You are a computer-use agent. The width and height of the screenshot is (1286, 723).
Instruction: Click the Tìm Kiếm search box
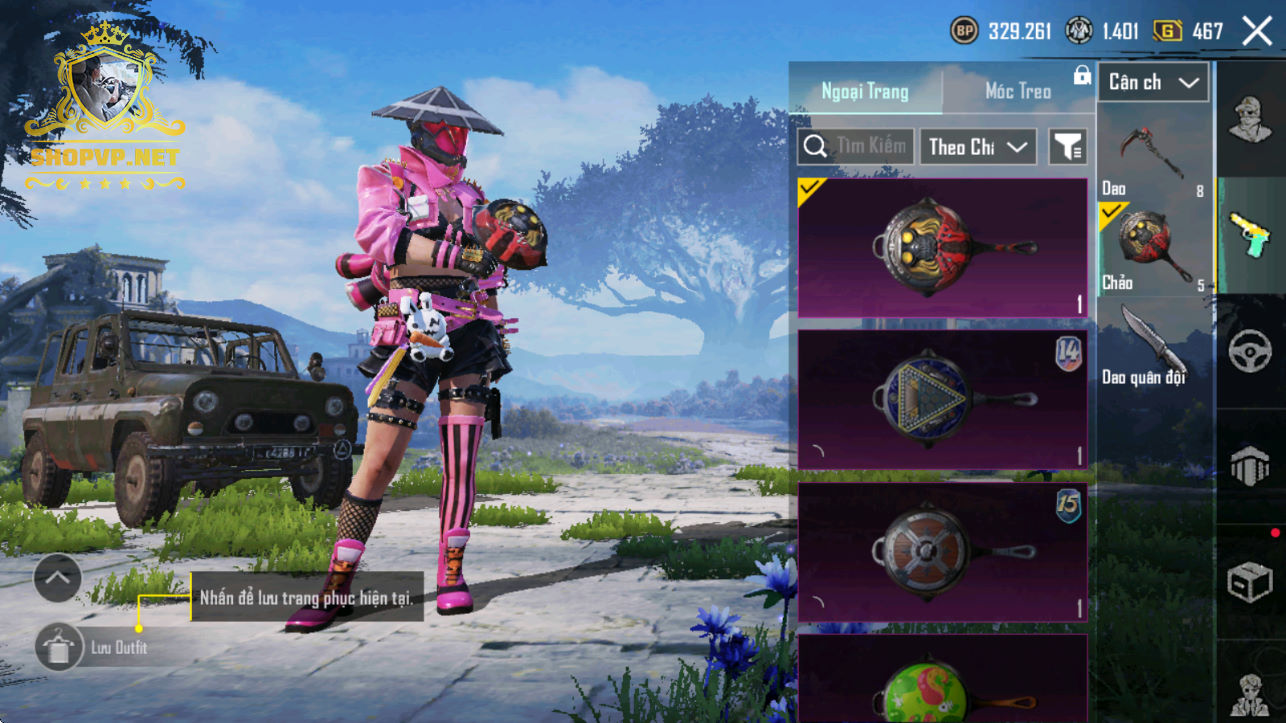[856, 147]
